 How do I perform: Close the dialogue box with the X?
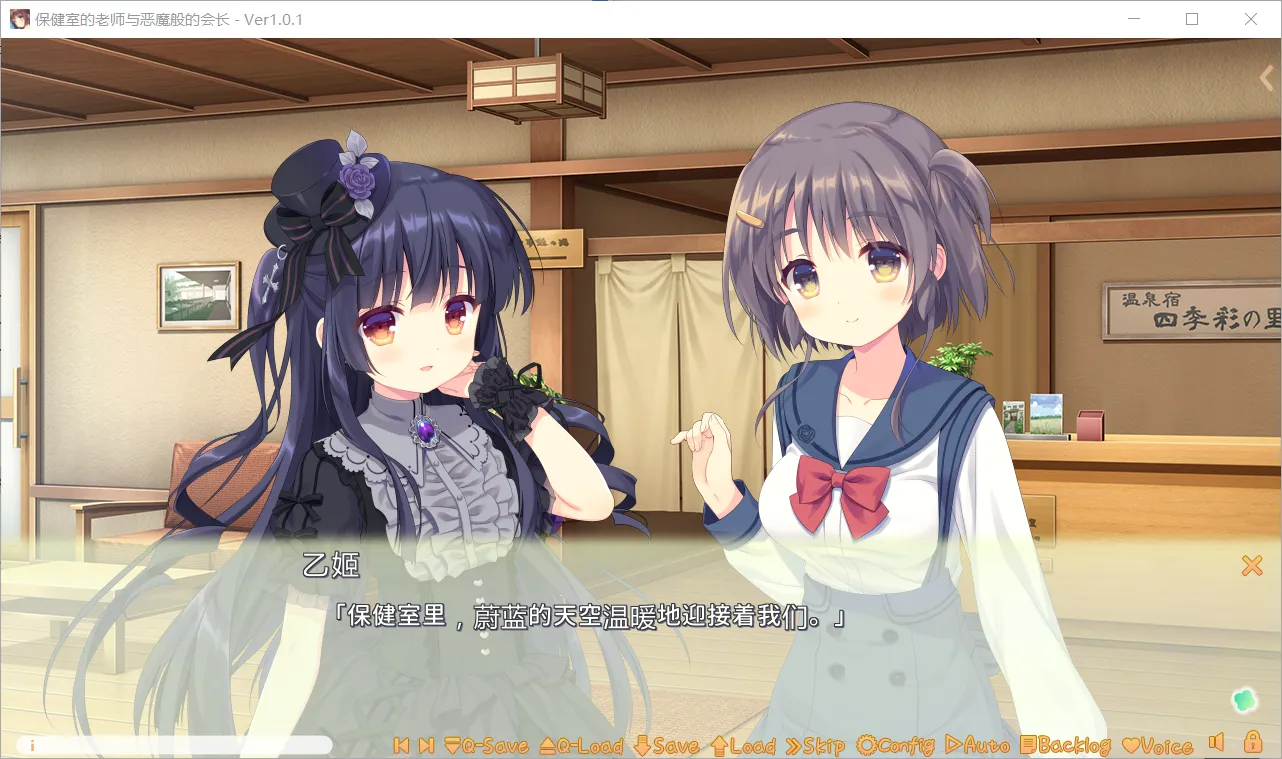click(x=1251, y=565)
